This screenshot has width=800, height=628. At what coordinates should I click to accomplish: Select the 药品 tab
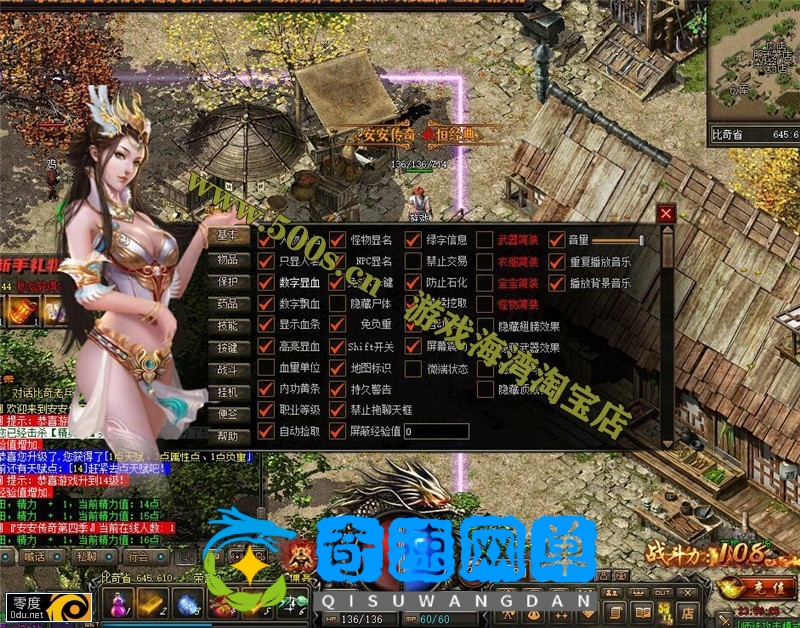228,304
